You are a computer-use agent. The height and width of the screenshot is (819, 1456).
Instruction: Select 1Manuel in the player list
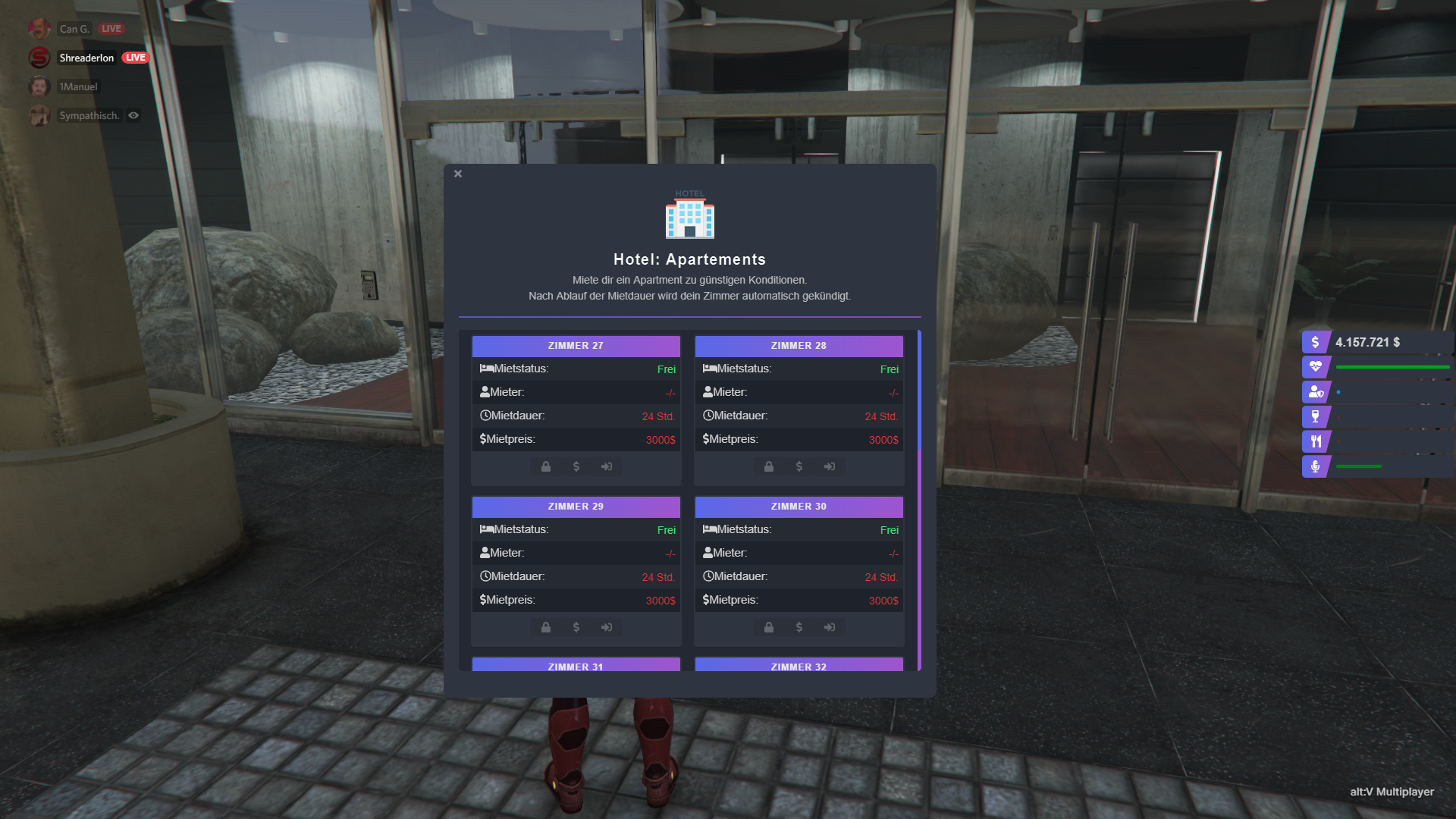[x=78, y=86]
